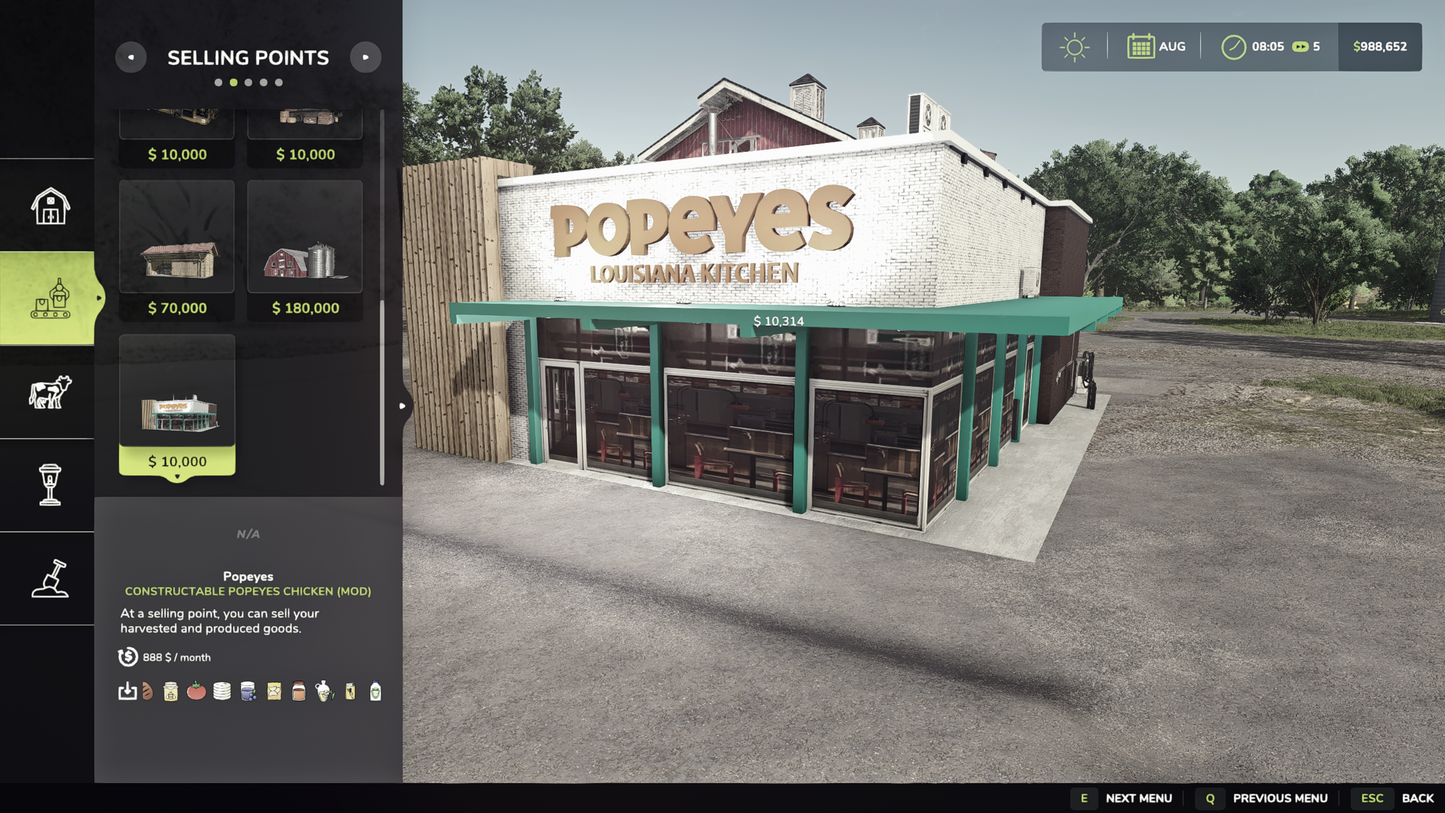Open the animals category with cow icon
This screenshot has width=1445, height=813.
tap(49, 391)
